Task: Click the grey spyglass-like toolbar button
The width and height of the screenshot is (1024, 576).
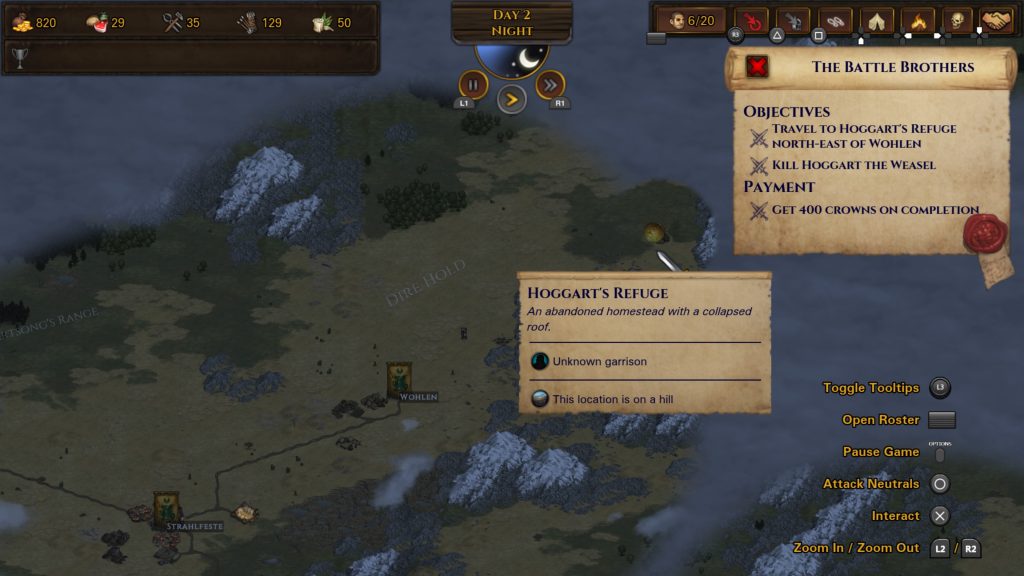Action: (793, 20)
